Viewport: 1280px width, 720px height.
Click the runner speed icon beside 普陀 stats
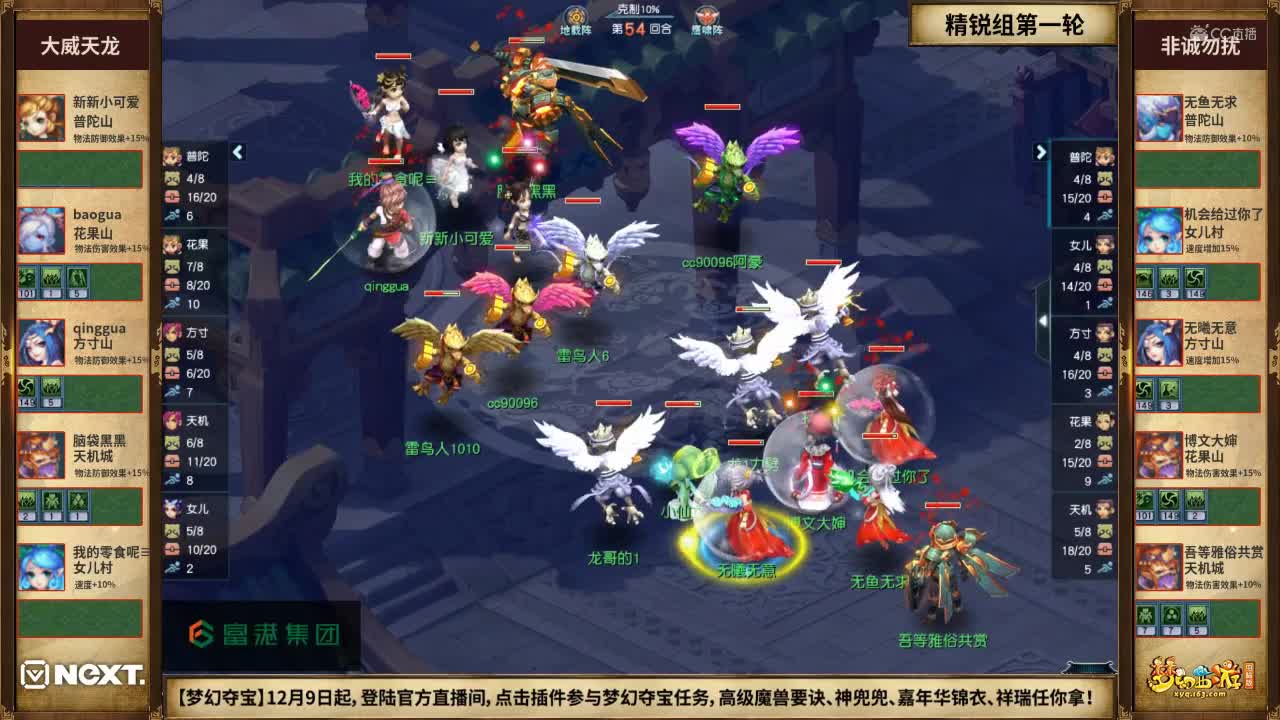coord(170,215)
